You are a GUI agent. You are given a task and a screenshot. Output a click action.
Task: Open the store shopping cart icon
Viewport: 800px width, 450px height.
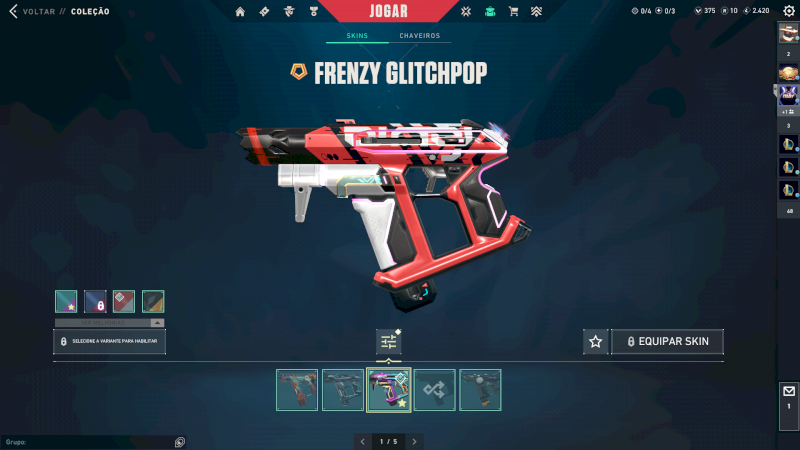(513, 11)
